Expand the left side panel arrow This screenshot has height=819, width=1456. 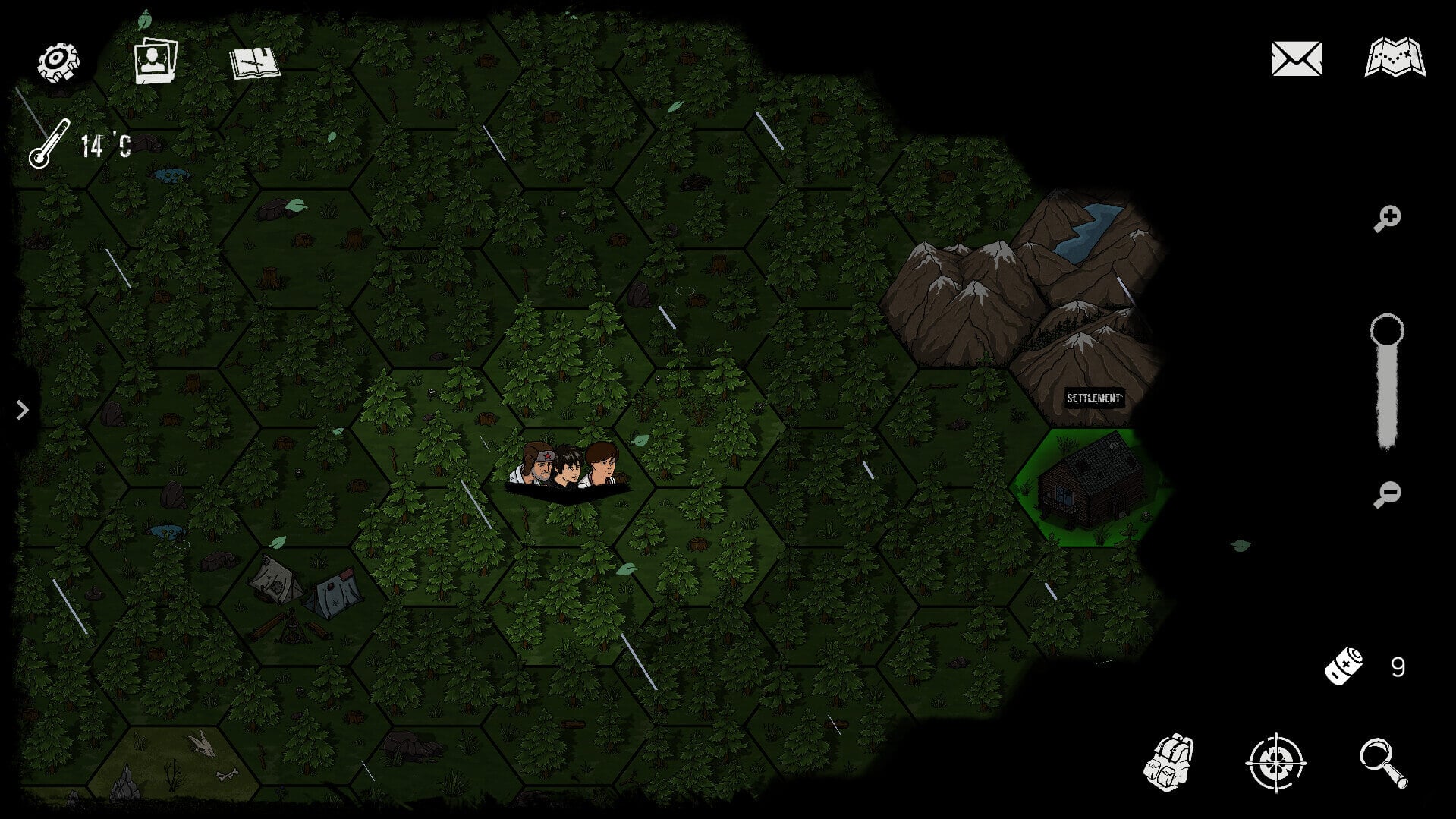point(22,410)
